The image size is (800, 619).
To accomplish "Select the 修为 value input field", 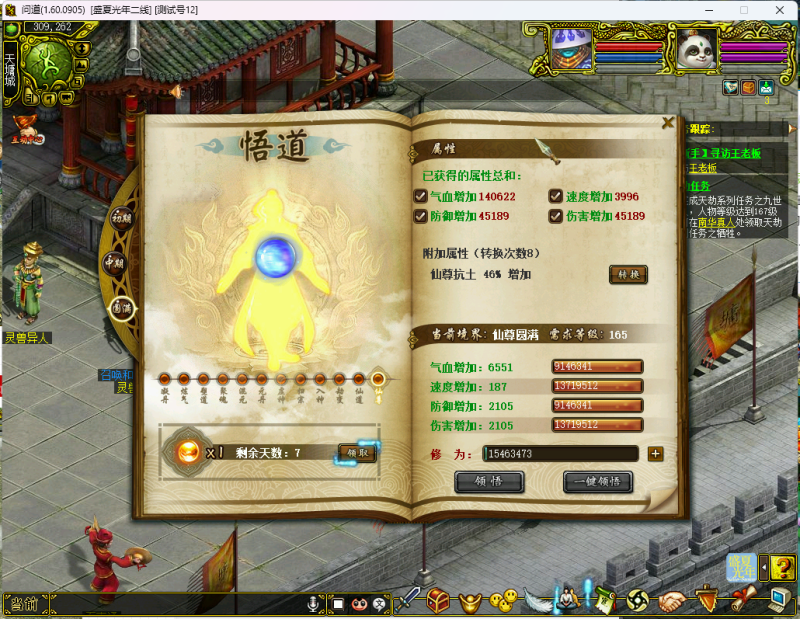I will click(560, 454).
